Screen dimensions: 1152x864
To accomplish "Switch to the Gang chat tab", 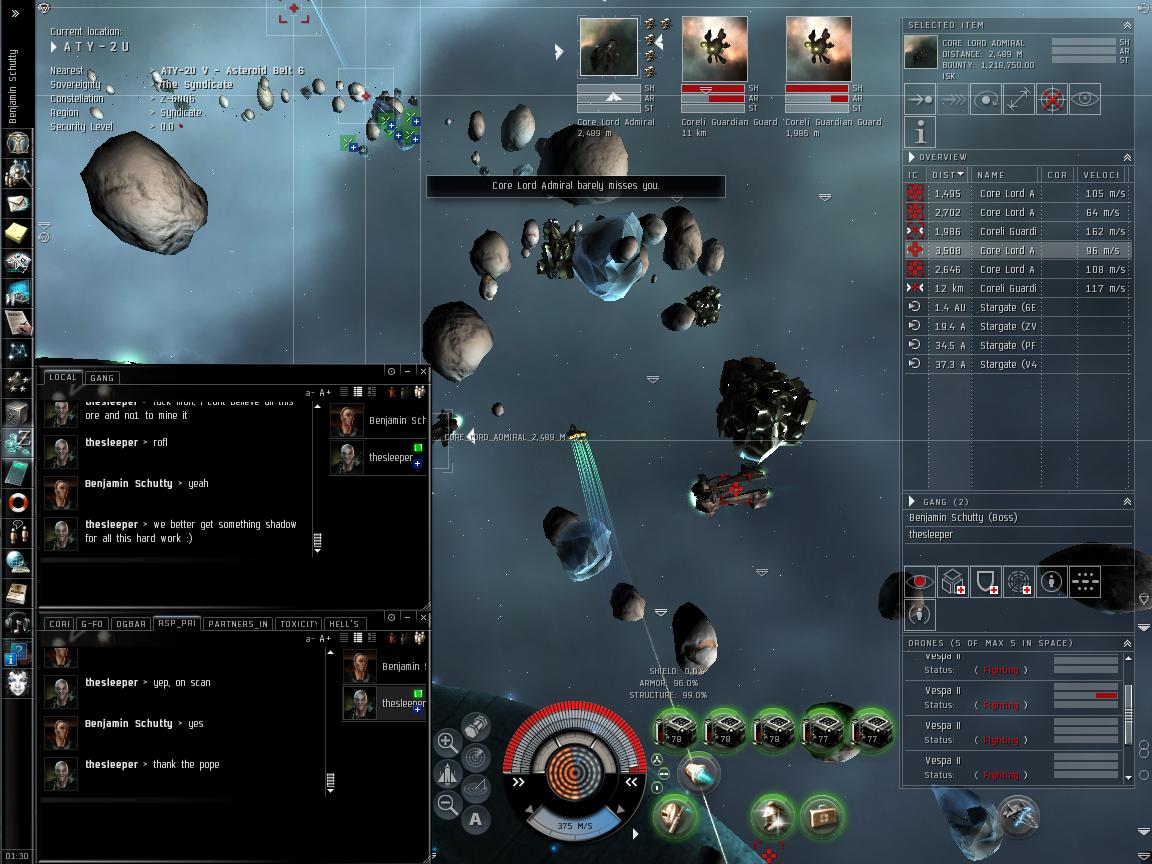I will pyautogui.click(x=102, y=377).
